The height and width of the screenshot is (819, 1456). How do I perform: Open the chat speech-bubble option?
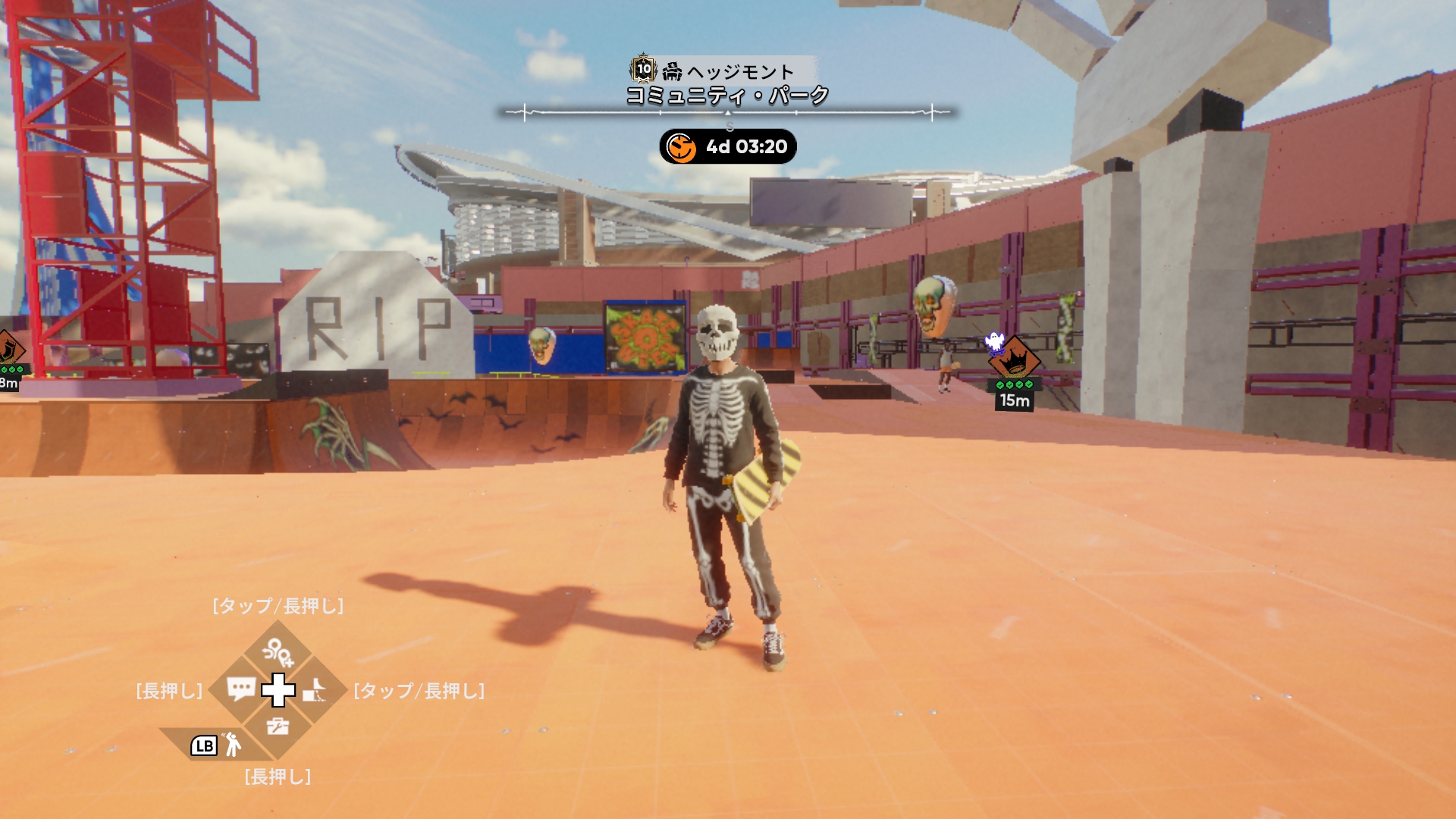[x=240, y=689]
